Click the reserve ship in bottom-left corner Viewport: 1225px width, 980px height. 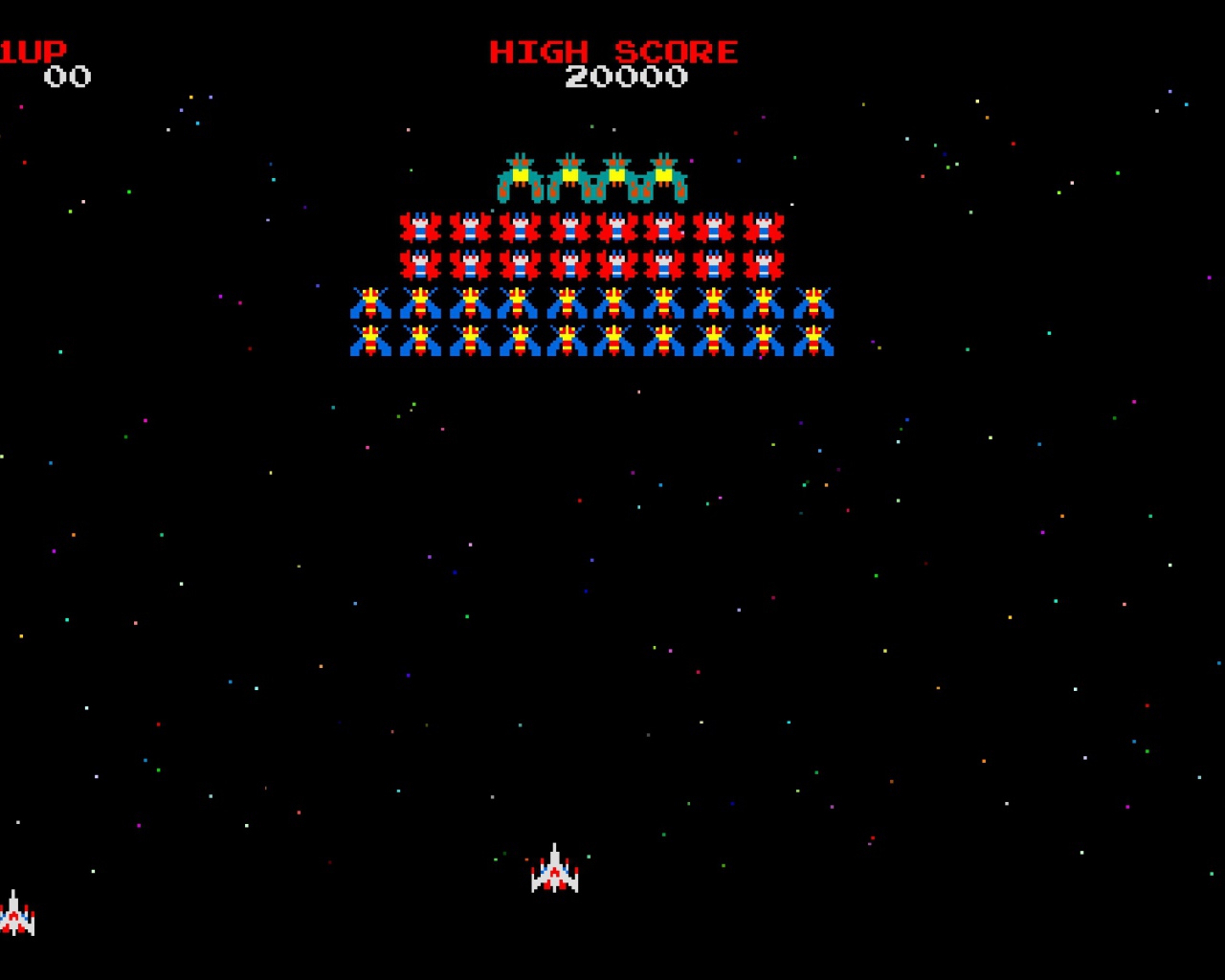(x=15, y=917)
